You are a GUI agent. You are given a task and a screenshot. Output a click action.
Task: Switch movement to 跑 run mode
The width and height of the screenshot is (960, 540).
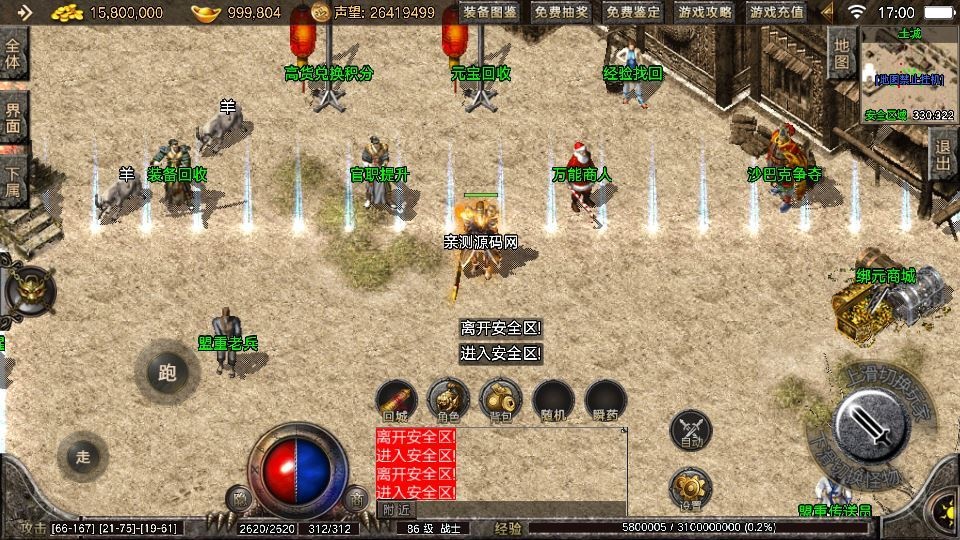pos(167,373)
